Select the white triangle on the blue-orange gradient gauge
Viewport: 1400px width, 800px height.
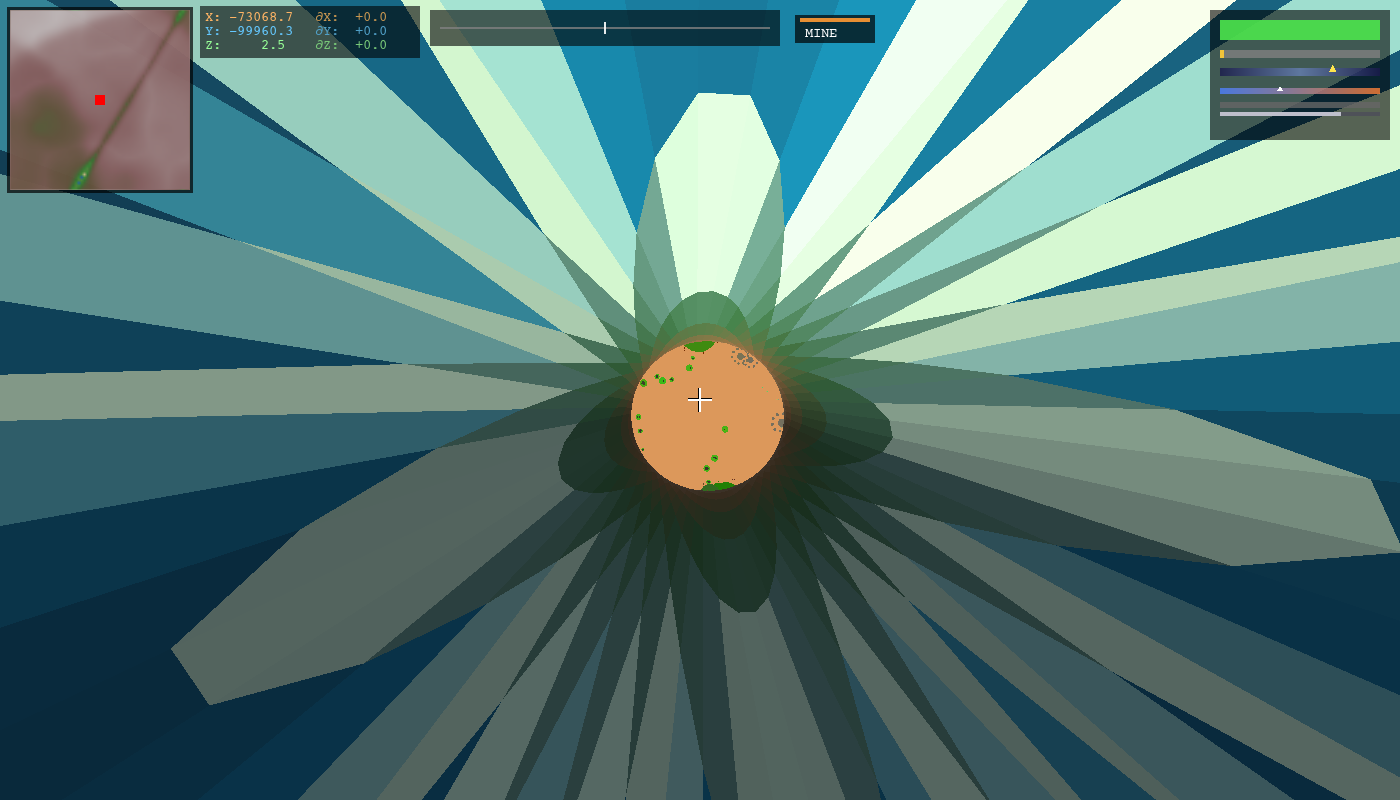point(1280,90)
